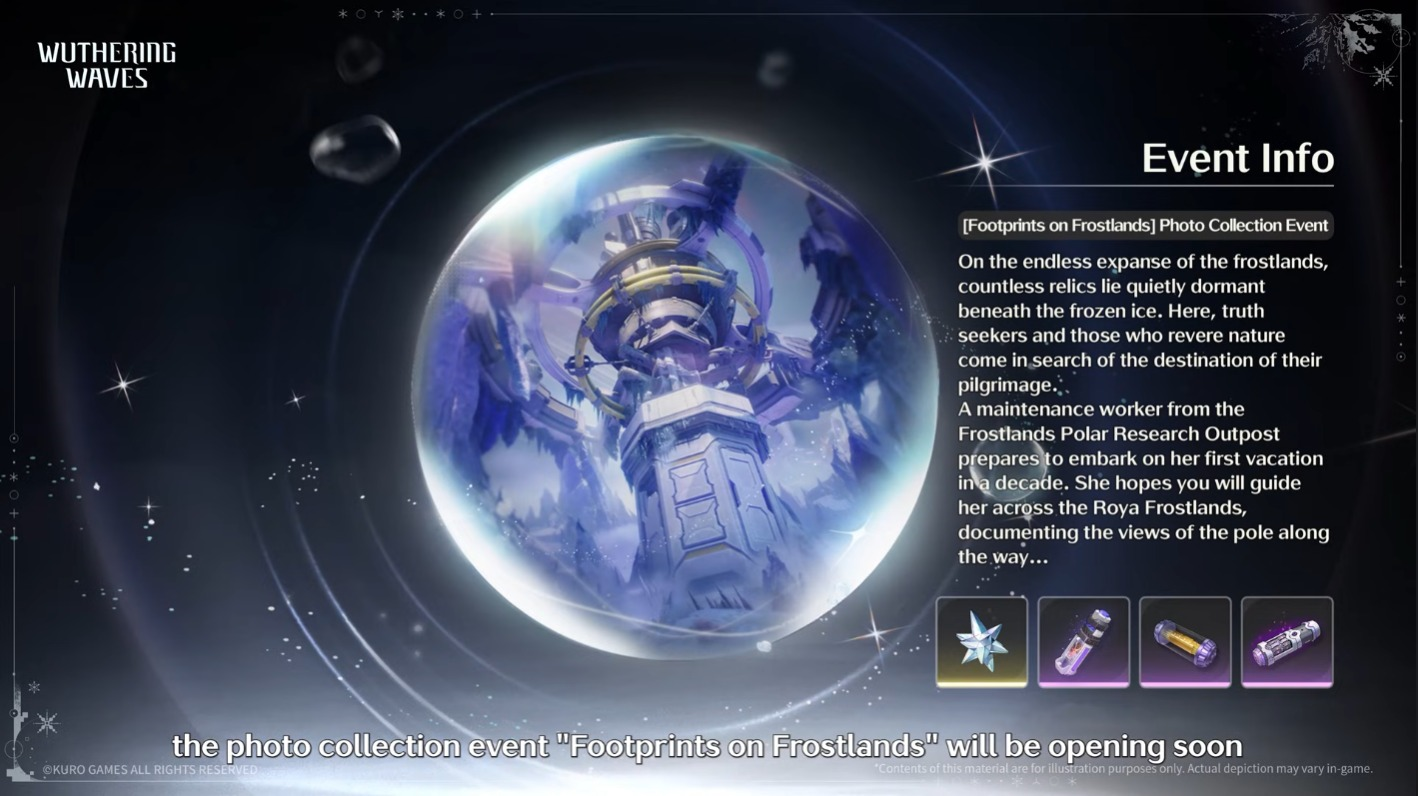This screenshot has height=796, width=1418.
Task: Click the glowing purple canister reward slot
Action: [1286, 641]
